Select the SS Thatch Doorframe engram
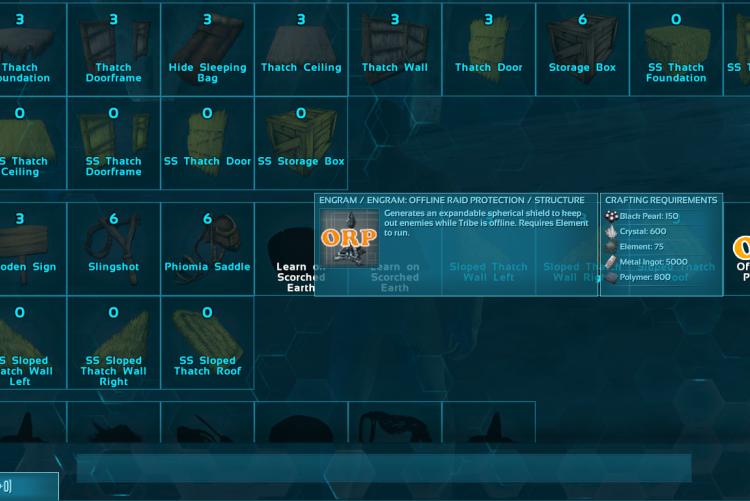The height and width of the screenshot is (501, 750). 113,142
